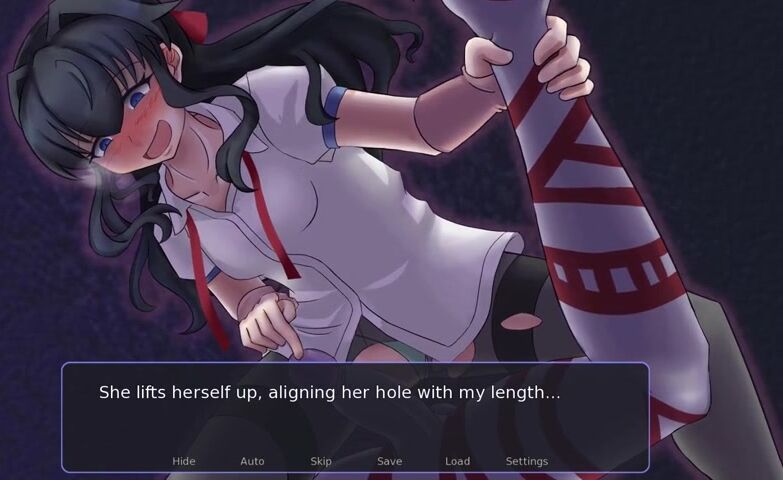The width and height of the screenshot is (783, 480).
Task: Turn on Auto advance mode
Action: coord(252,461)
